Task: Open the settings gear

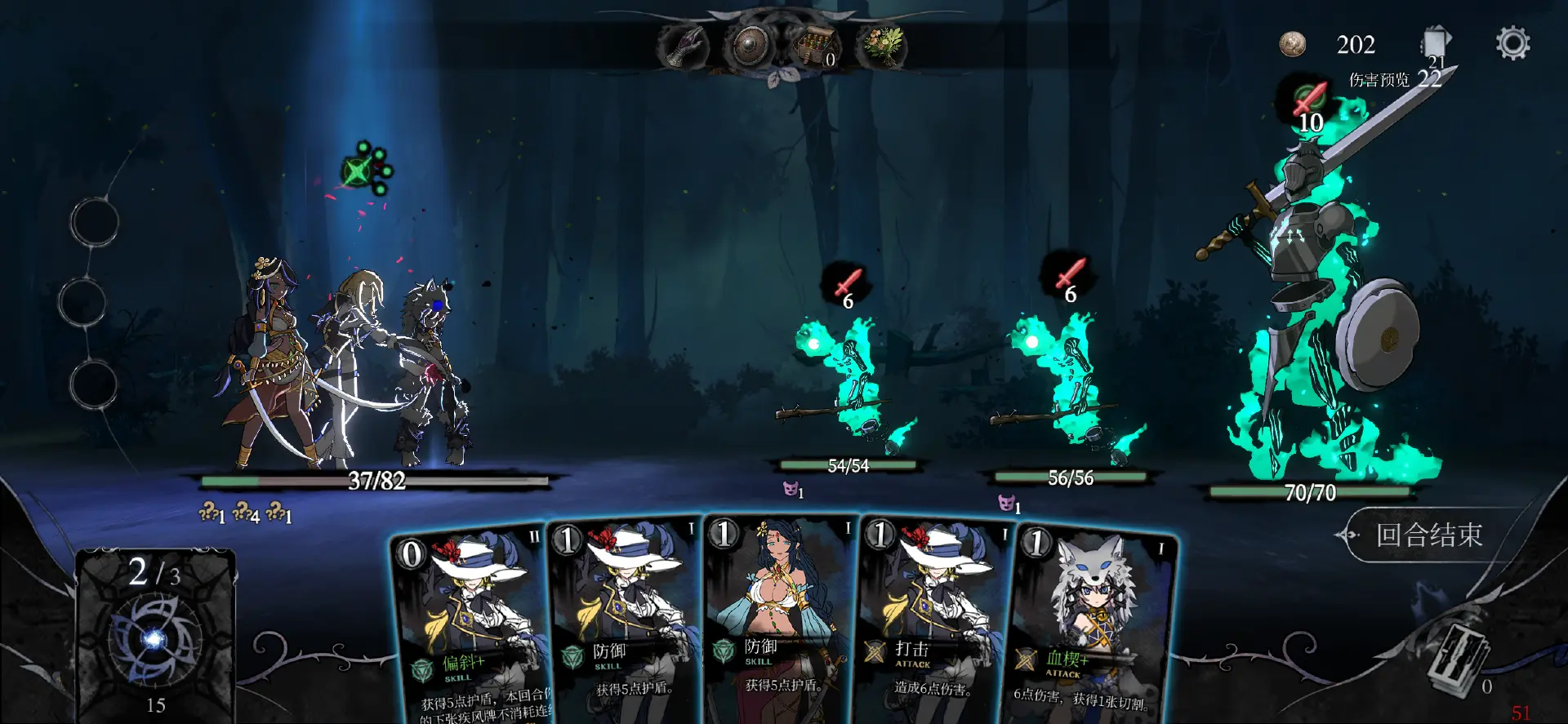Action: [1512, 43]
